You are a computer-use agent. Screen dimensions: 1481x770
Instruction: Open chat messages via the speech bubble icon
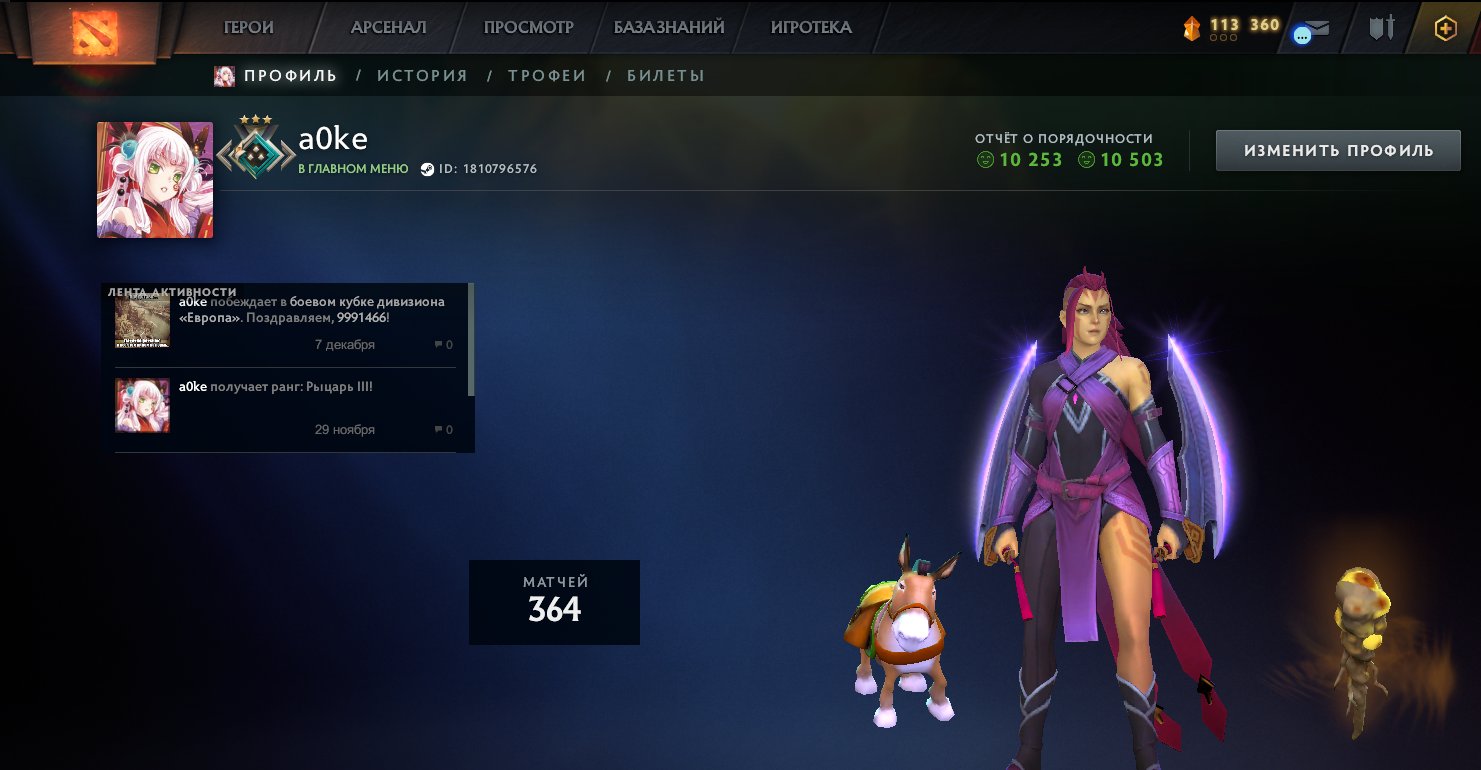click(x=1302, y=34)
